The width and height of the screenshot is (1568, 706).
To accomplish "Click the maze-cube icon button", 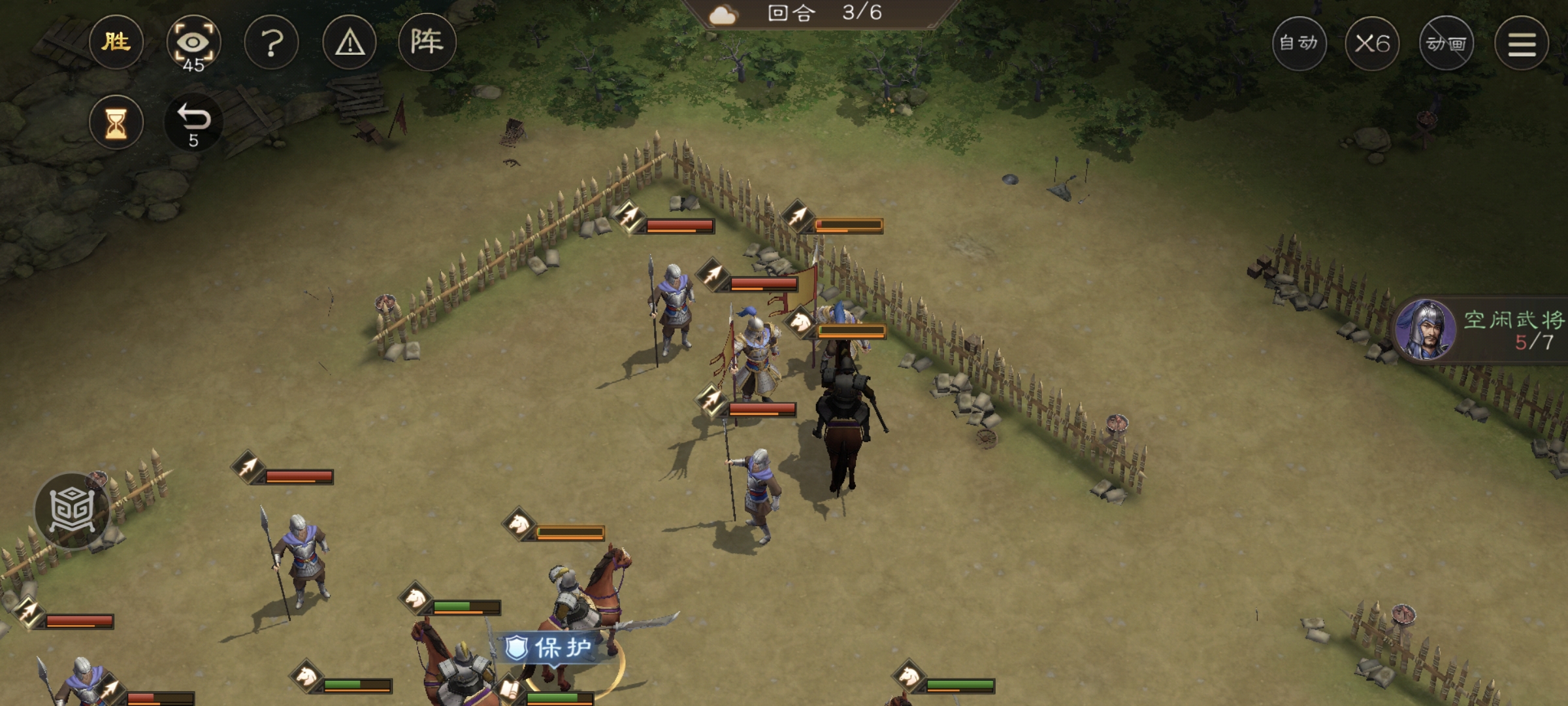I will (x=73, y=510).
